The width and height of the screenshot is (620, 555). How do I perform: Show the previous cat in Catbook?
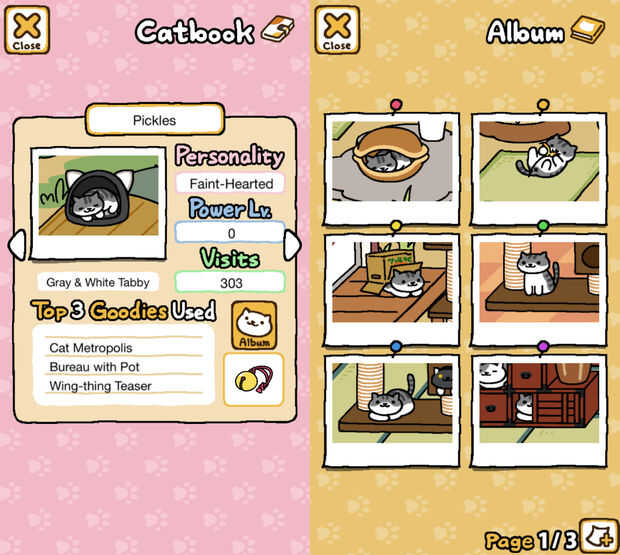click(15, 245)
